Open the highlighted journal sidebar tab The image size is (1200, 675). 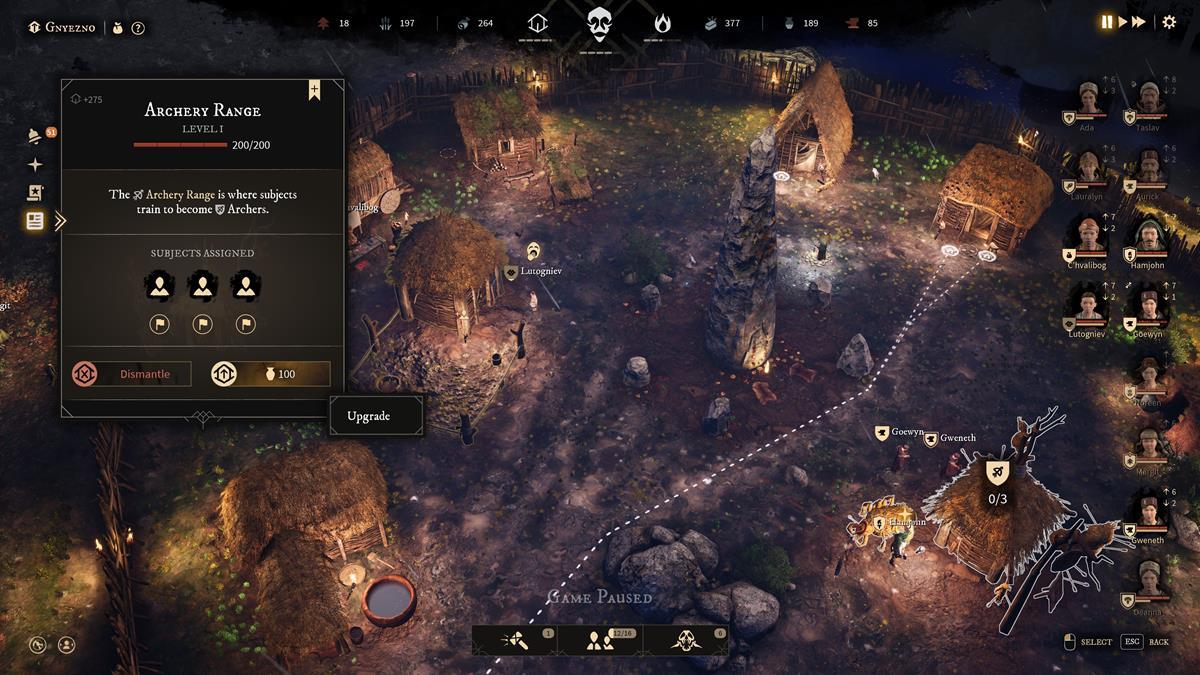[35, 221]
